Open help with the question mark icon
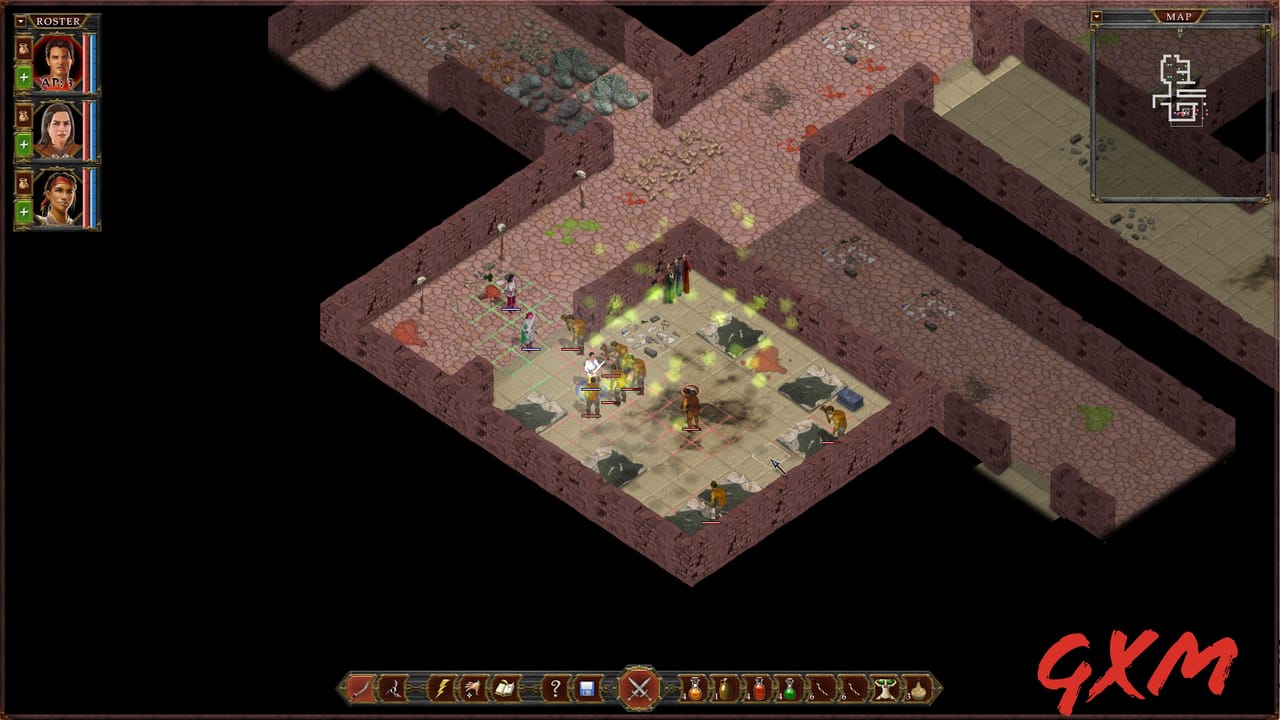1280x720 pixels. pyautogui.click(x=555, y=688)
